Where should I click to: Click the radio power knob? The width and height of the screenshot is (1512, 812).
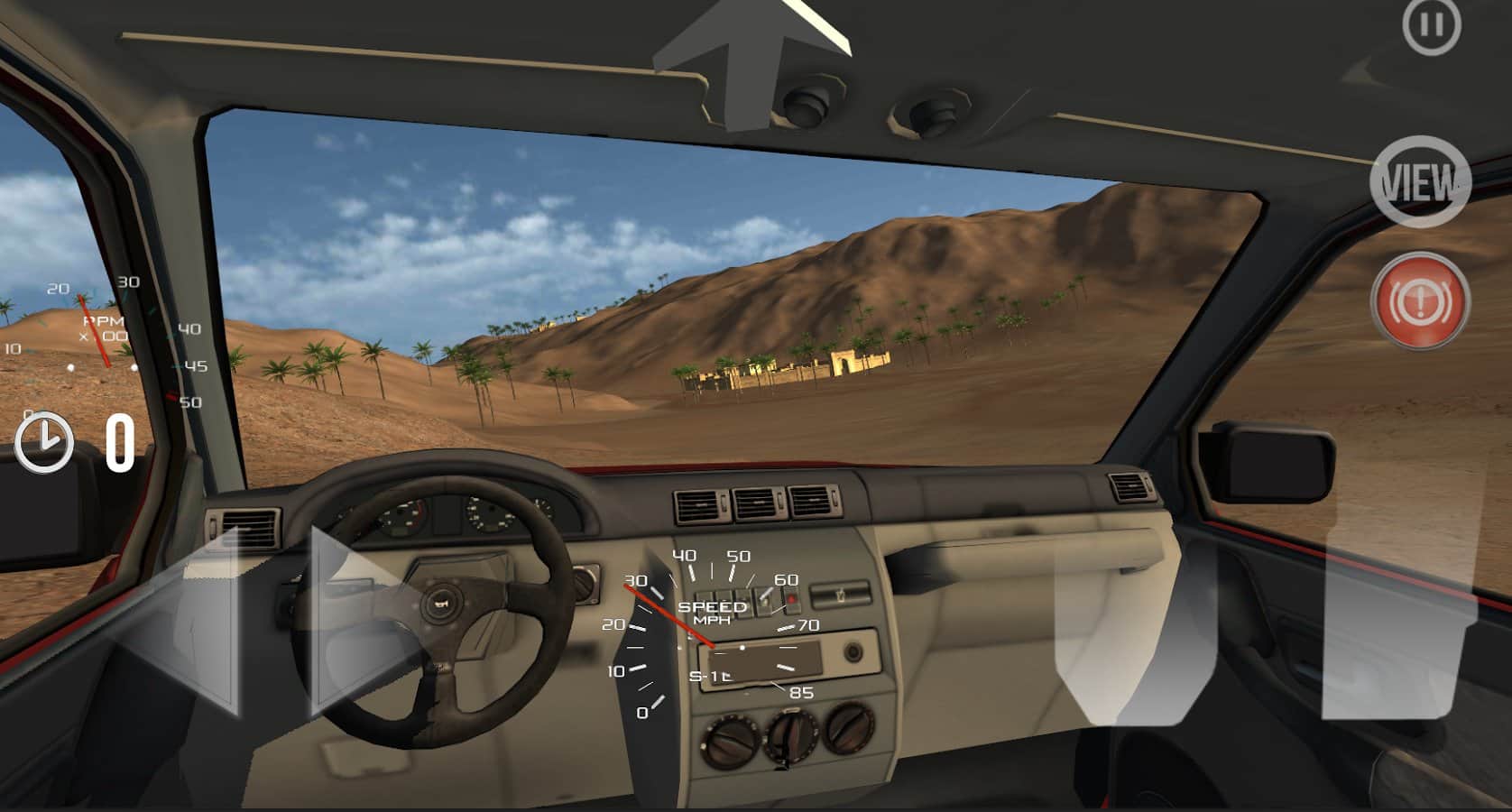coord(852,651)
